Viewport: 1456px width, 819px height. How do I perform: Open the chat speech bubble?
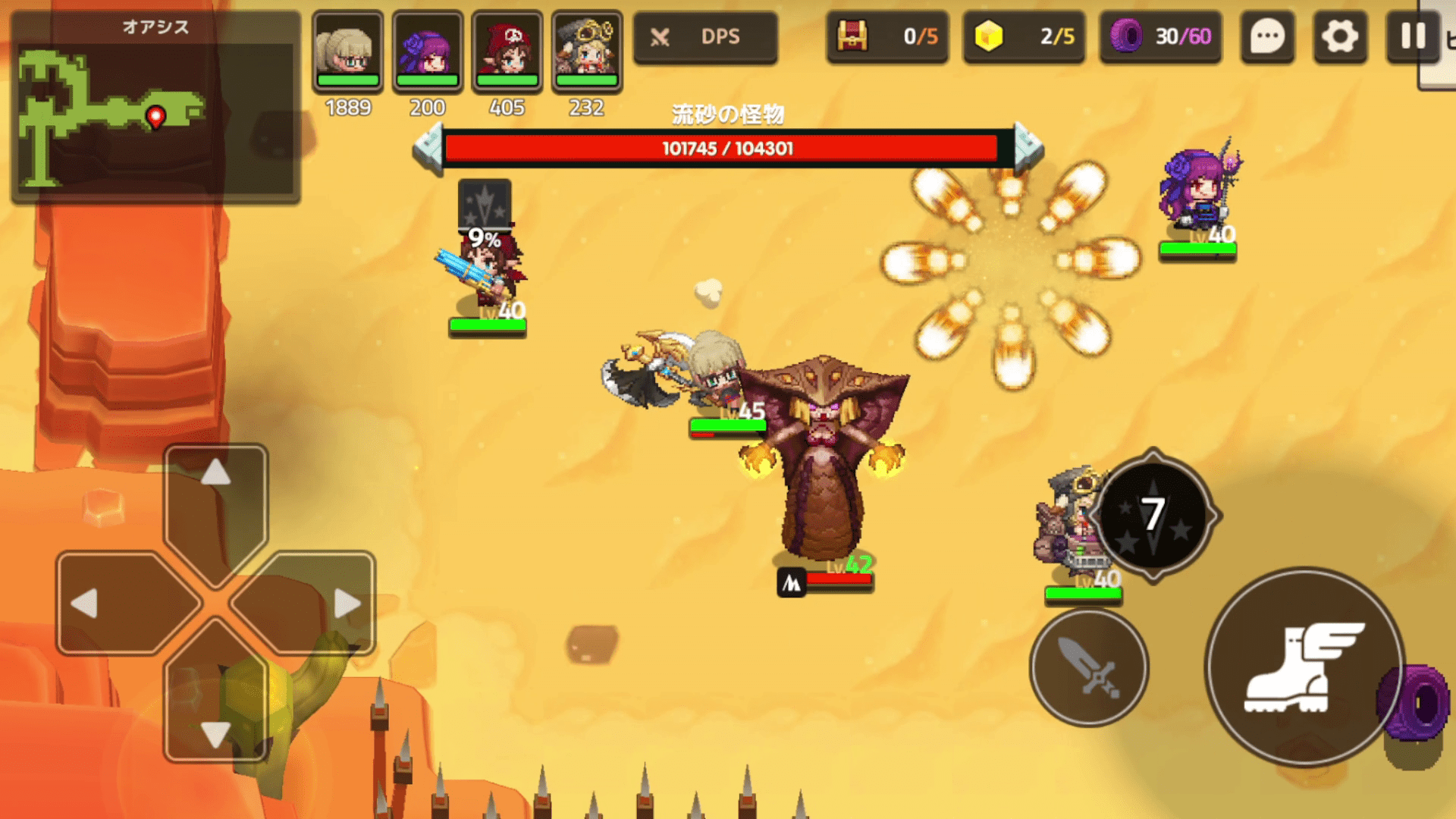tap(1267, 36)
